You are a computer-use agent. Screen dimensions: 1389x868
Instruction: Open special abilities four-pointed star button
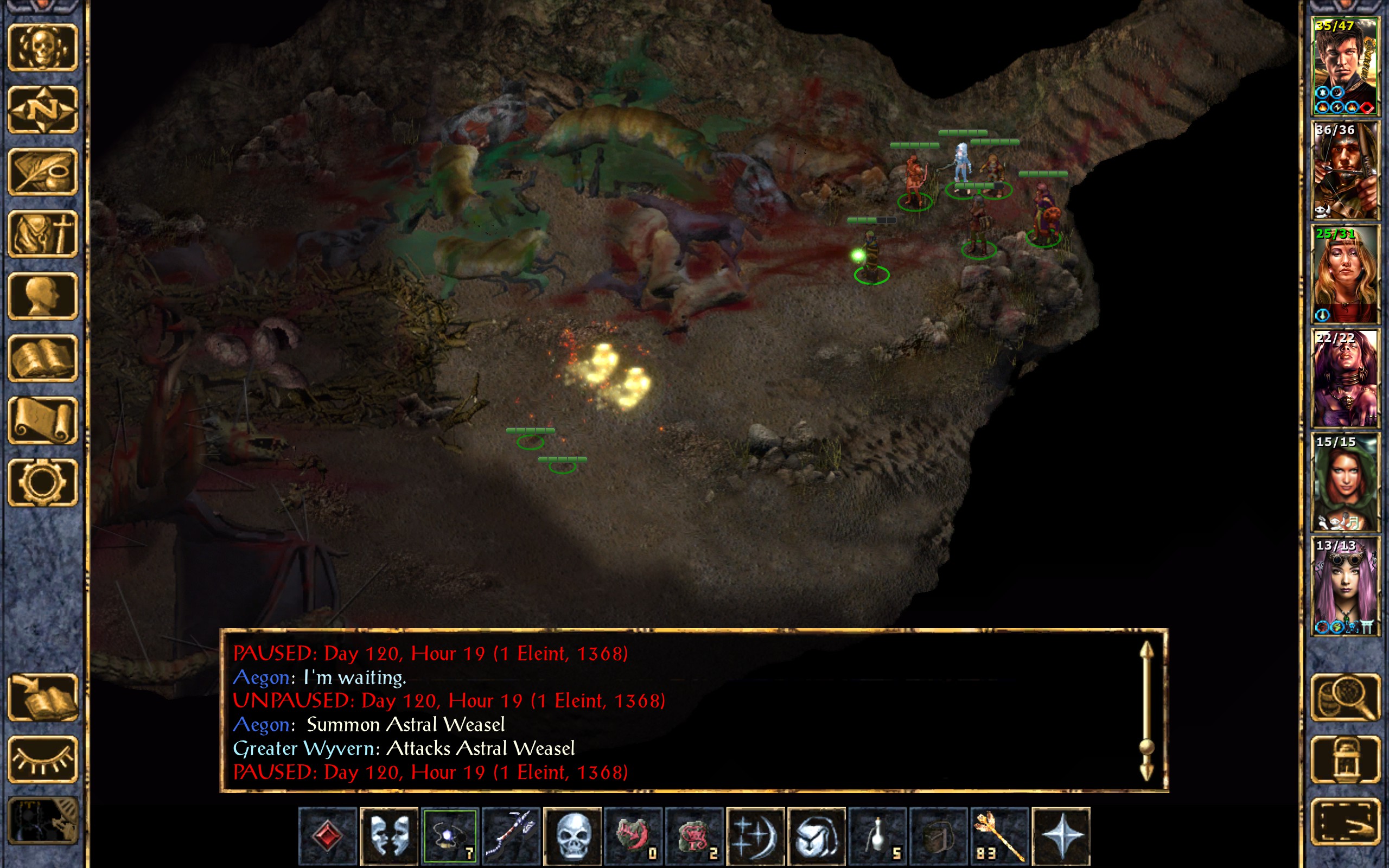[1061, 835]
